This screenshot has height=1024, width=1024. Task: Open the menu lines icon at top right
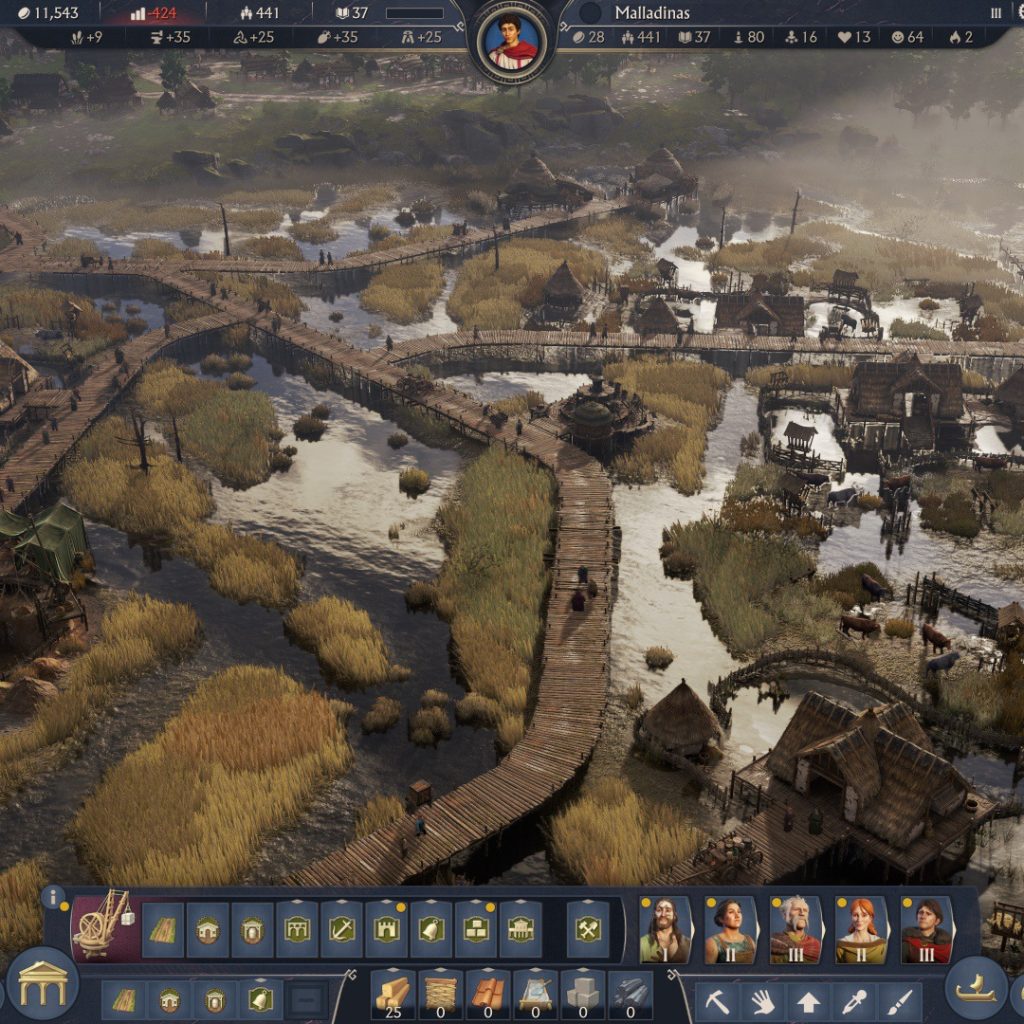click(x=996, y=13)
